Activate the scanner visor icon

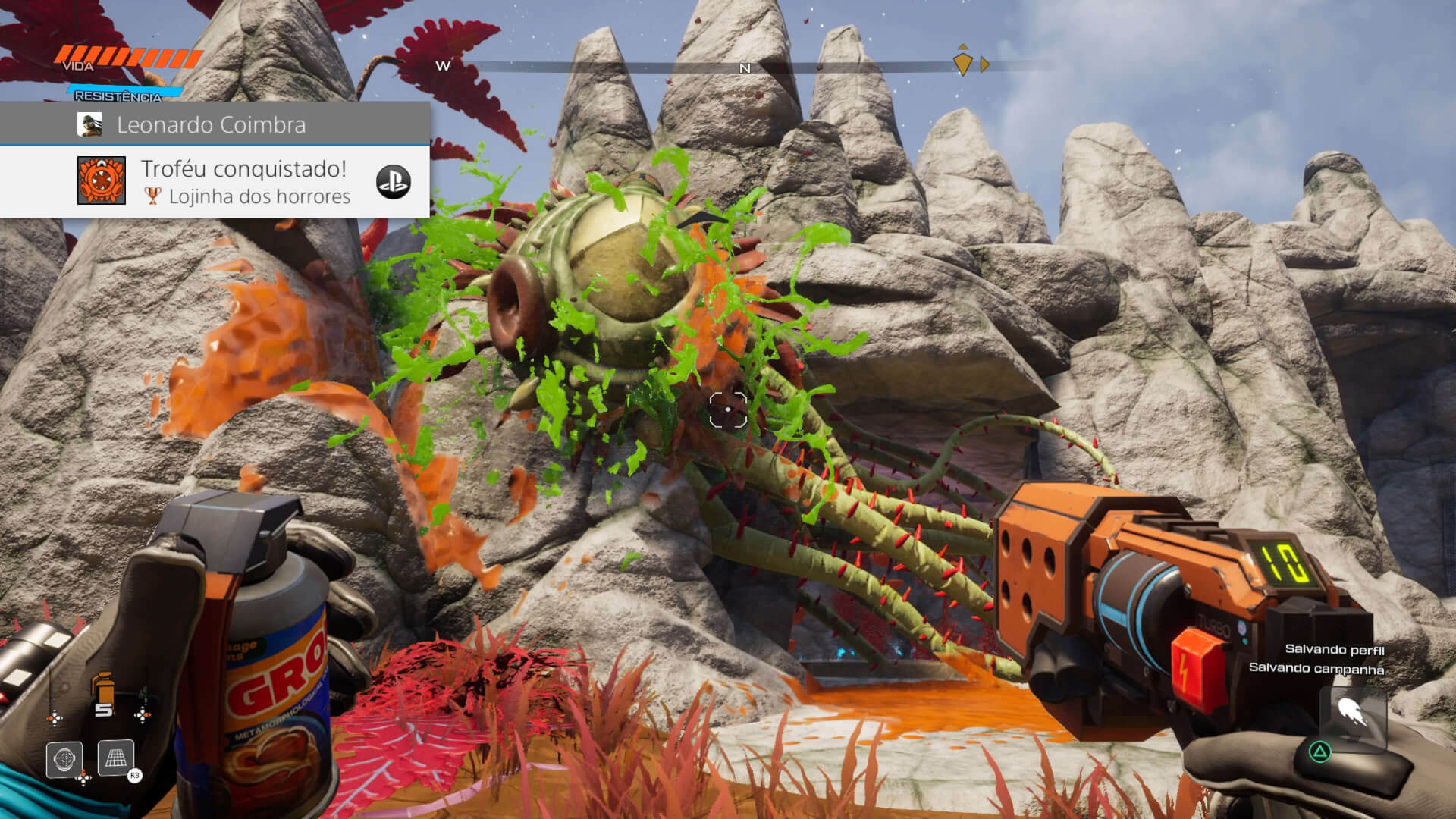point(64,759)
